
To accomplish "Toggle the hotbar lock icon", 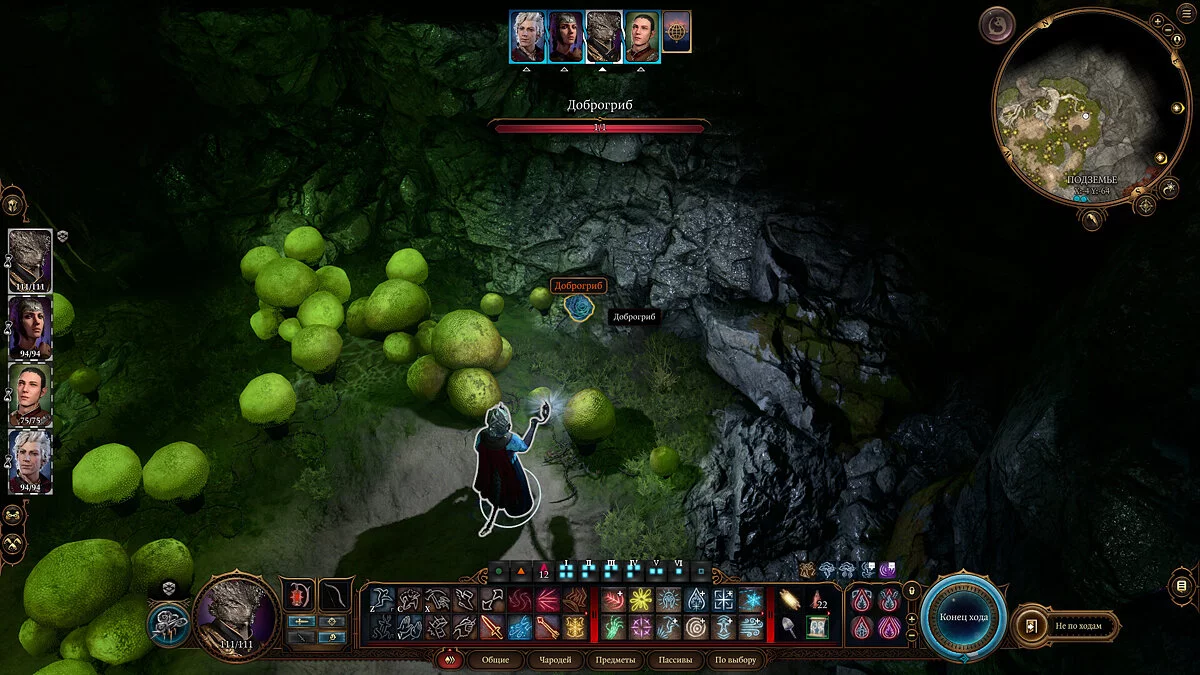I will click(912, 591).
